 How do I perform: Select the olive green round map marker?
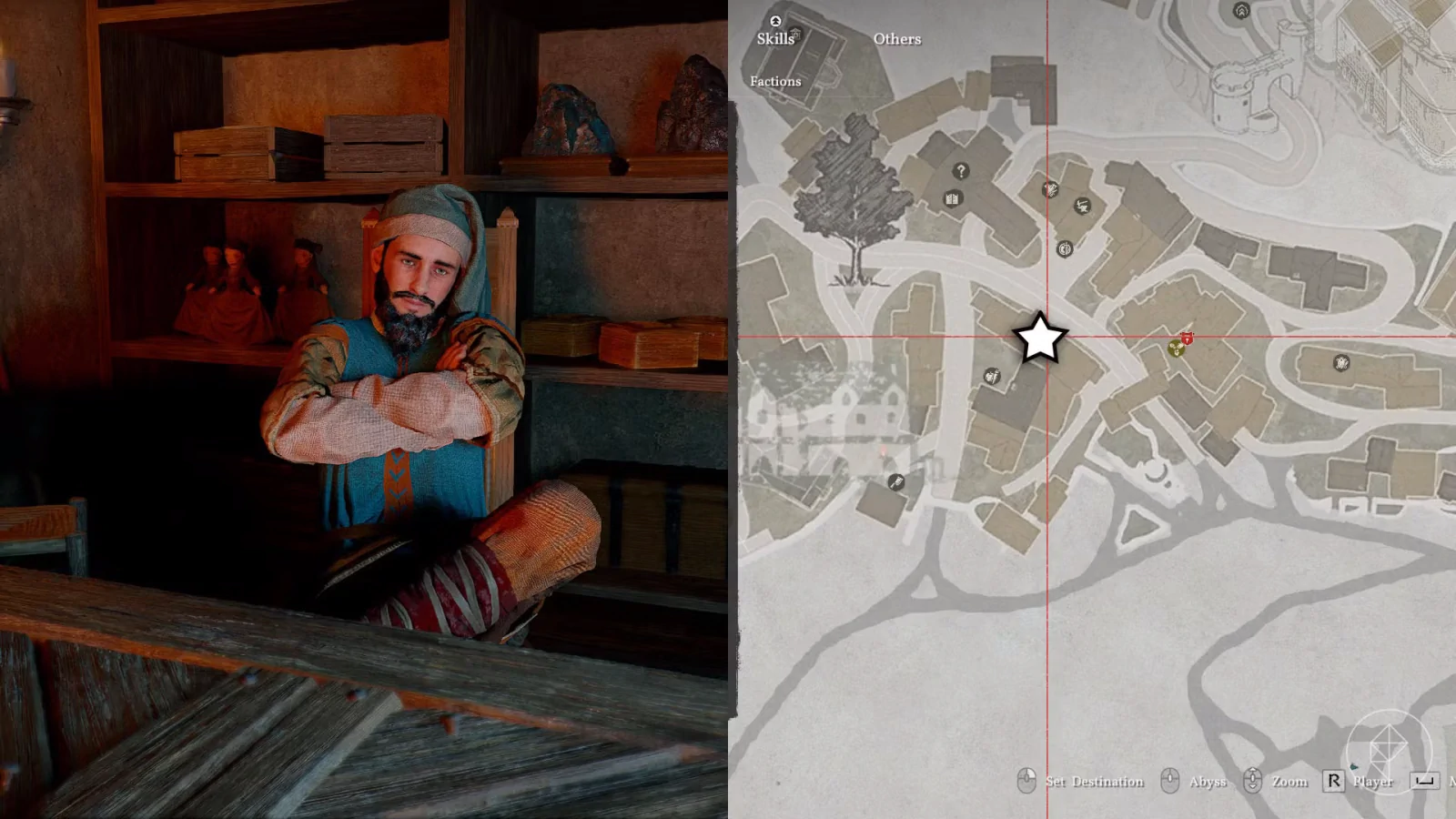tap(1175, 349)
